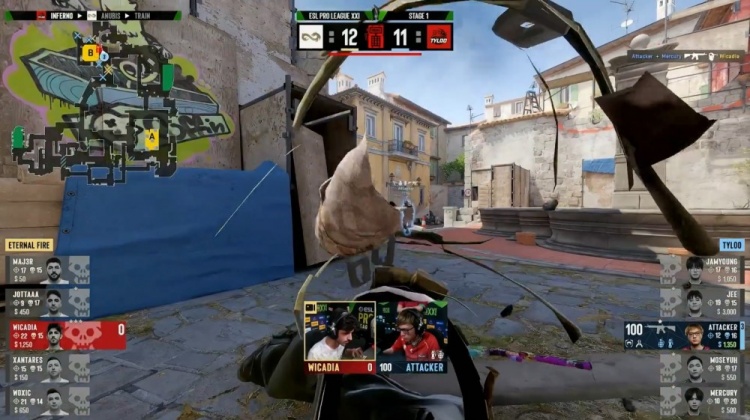This screenshot has height=420, width=750.
Task: Select MAJ3R's player row
Action: click(x=47, y=270)
